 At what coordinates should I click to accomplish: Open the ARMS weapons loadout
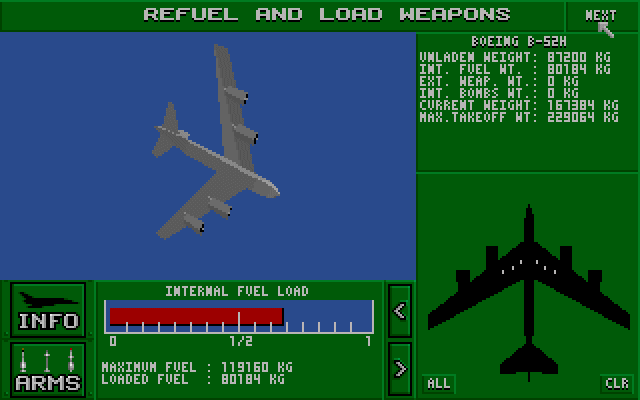pyautogui.click(x=48, y=368)
